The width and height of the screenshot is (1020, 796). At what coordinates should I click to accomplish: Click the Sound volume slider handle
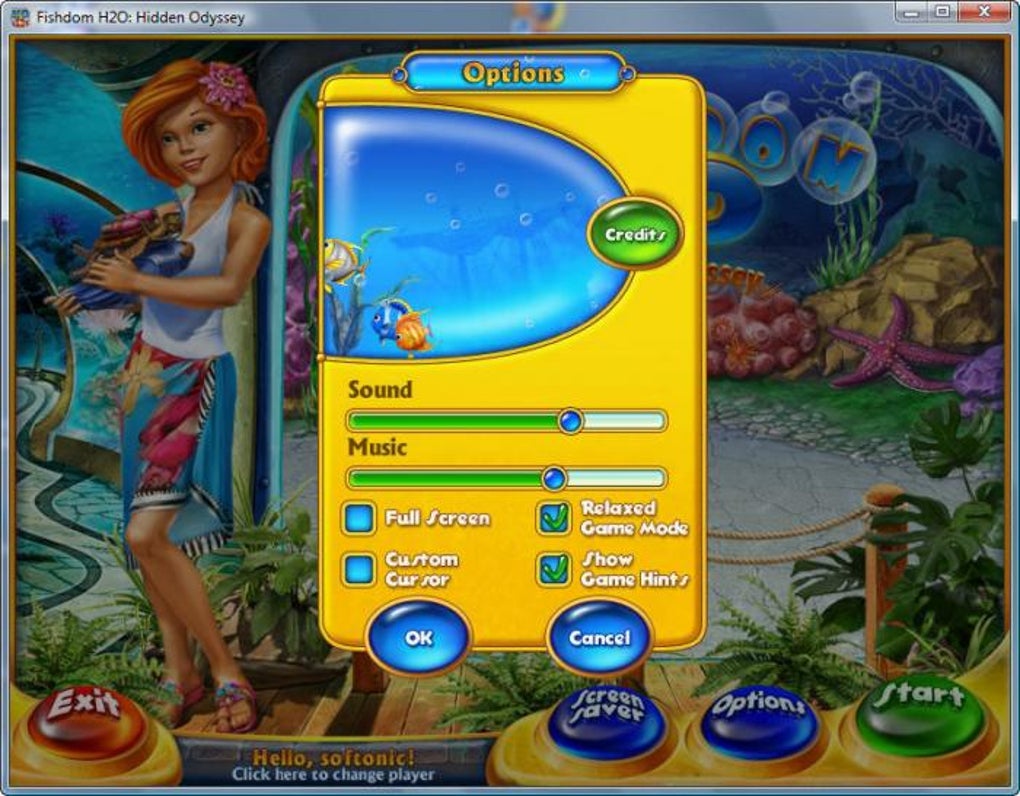(x=570, y=420)
